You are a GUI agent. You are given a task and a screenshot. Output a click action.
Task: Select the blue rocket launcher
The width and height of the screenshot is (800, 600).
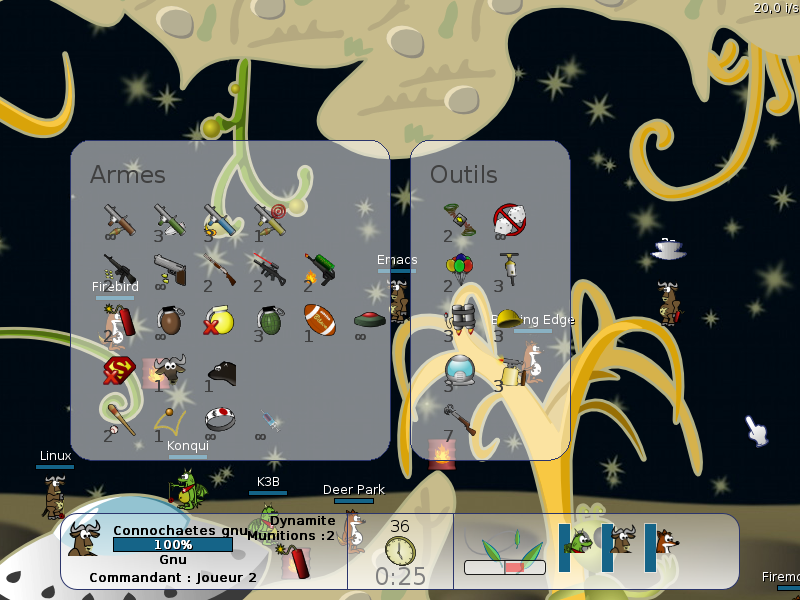coord(218,218)
